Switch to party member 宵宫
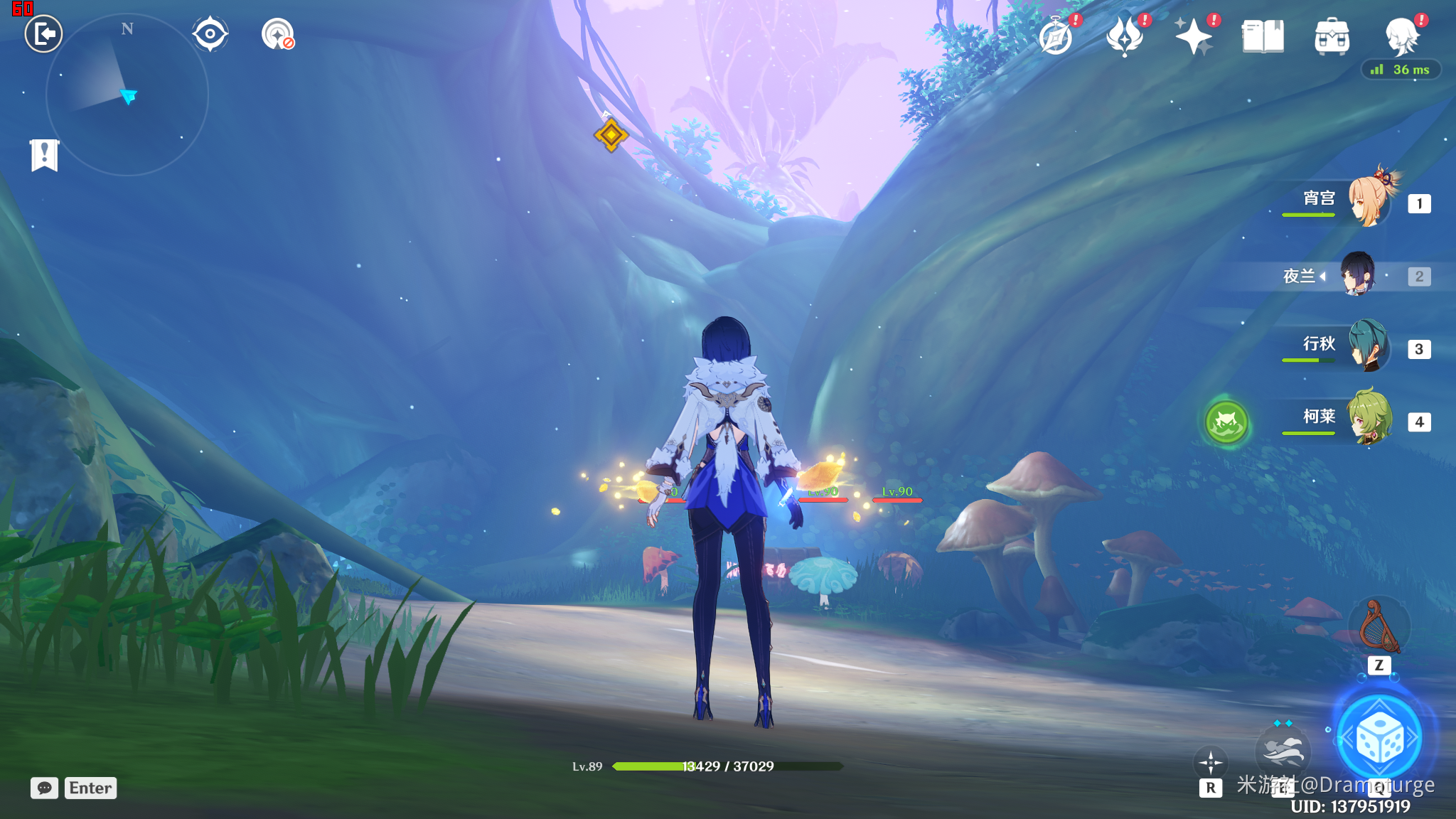Screen dimensions: 1456x819 (x=1368, y=200)
